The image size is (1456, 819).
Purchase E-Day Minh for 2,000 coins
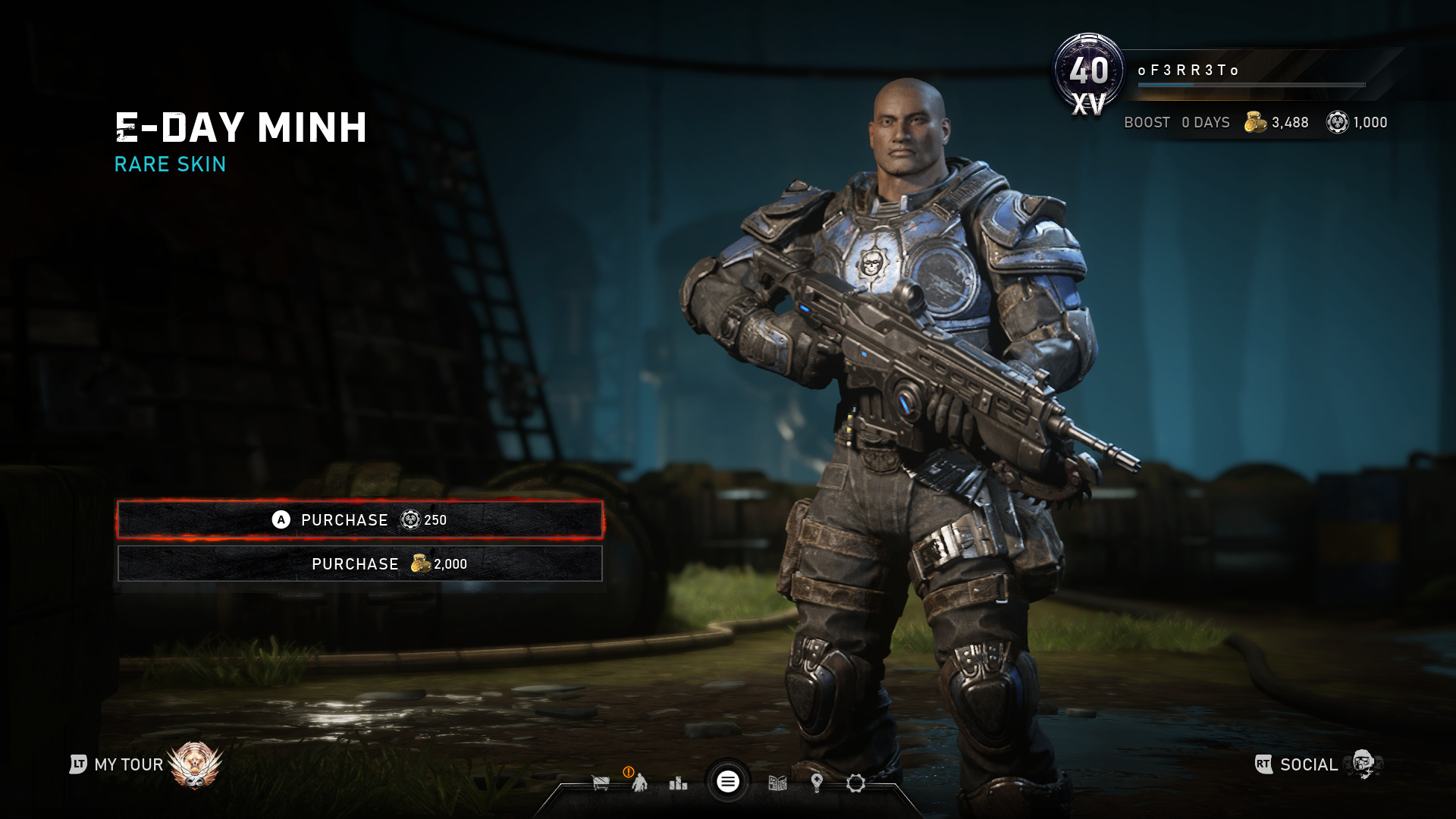[359, 563]
